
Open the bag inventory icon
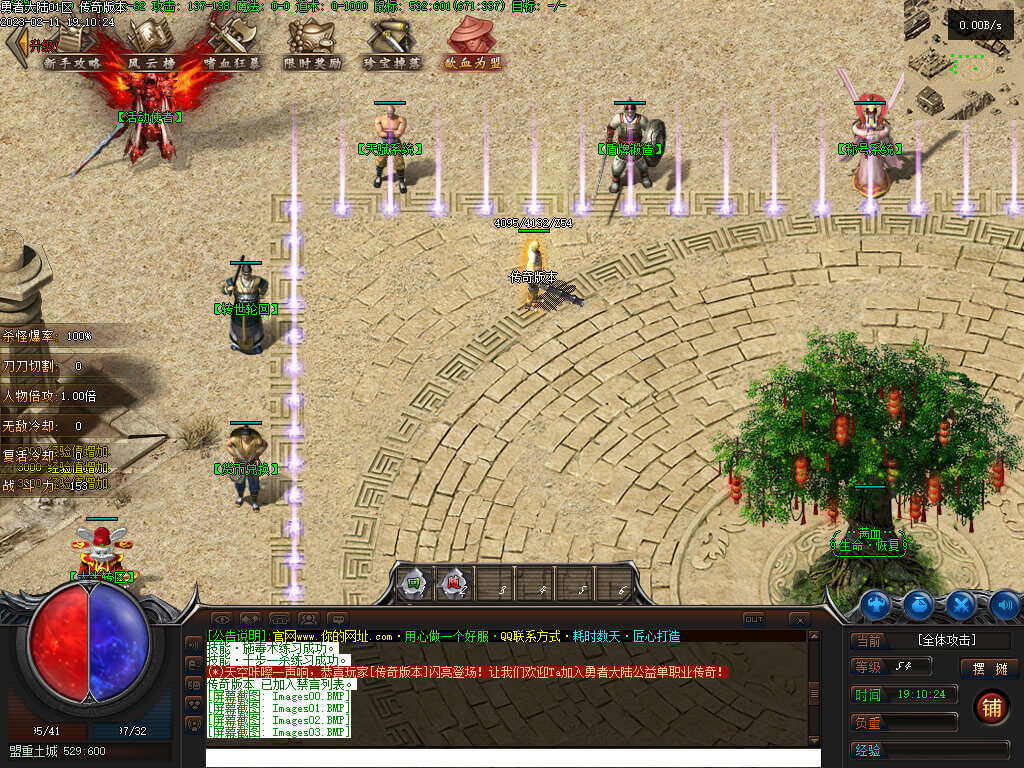click(x=919, y=604)
